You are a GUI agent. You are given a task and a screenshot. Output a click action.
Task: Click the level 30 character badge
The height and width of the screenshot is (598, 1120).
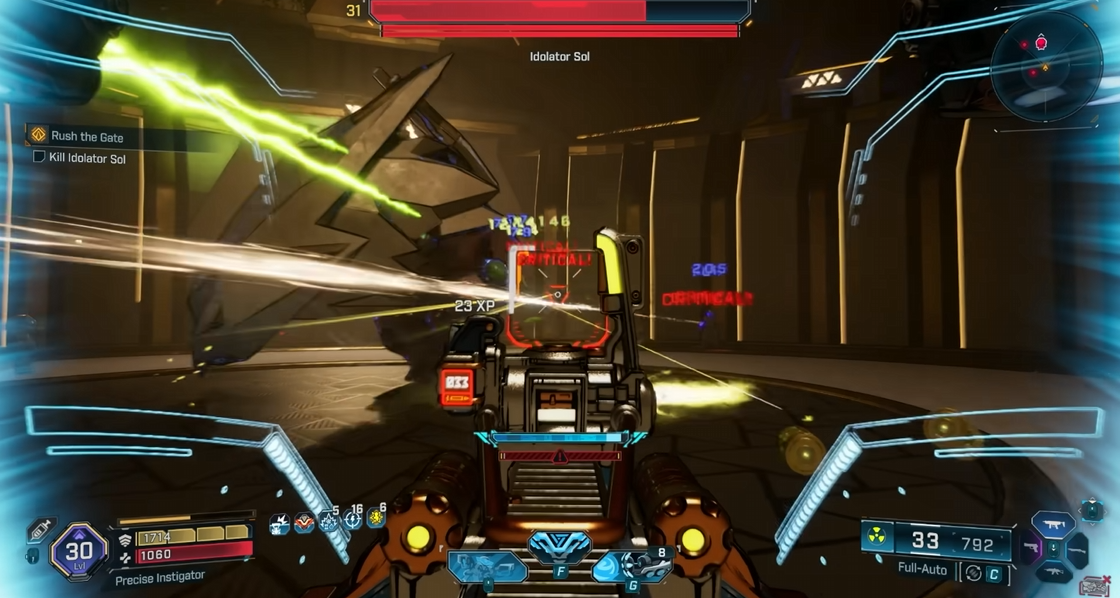[79, 550]
